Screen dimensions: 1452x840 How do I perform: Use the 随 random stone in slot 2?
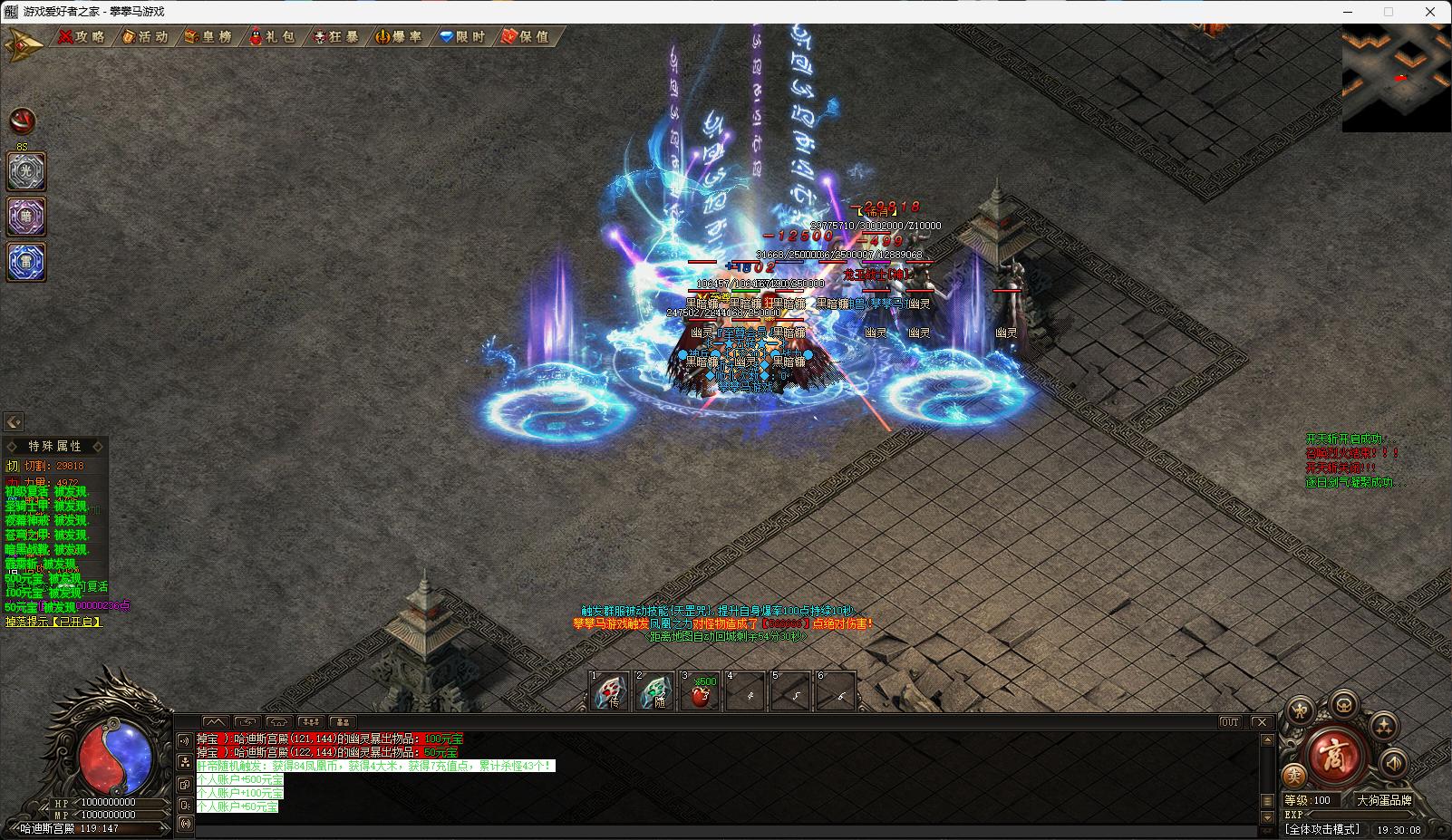coord(654,693)
